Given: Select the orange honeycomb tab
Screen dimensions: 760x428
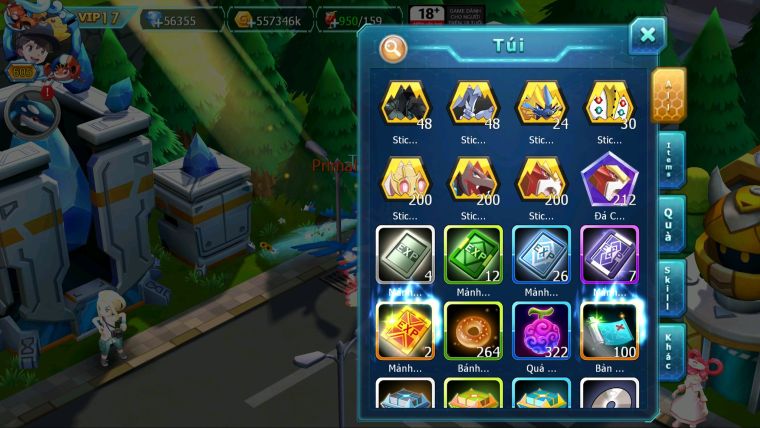Looking at the screenshot, I should 668,94.
